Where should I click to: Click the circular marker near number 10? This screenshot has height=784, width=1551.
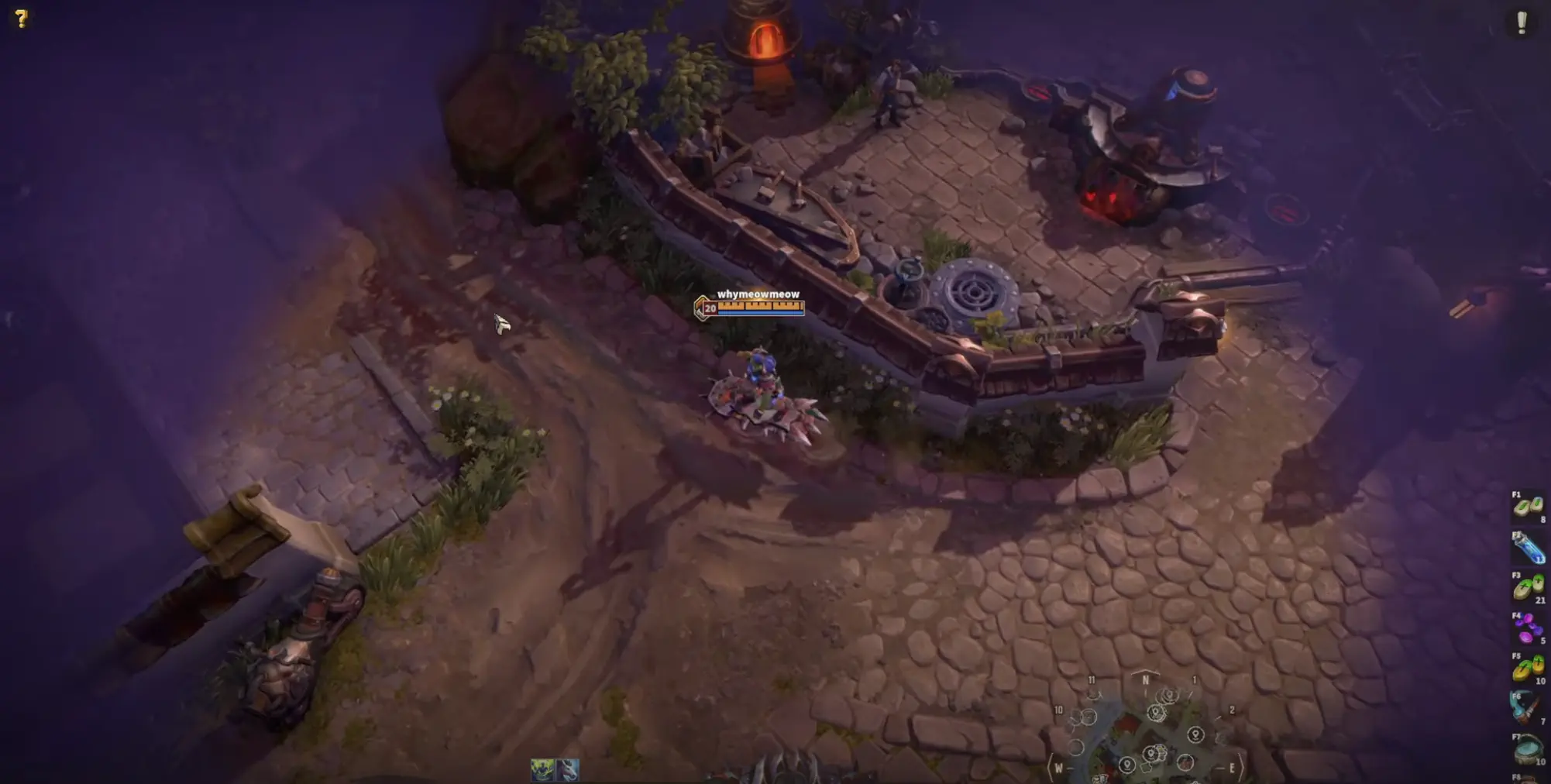coord(1088,717)
